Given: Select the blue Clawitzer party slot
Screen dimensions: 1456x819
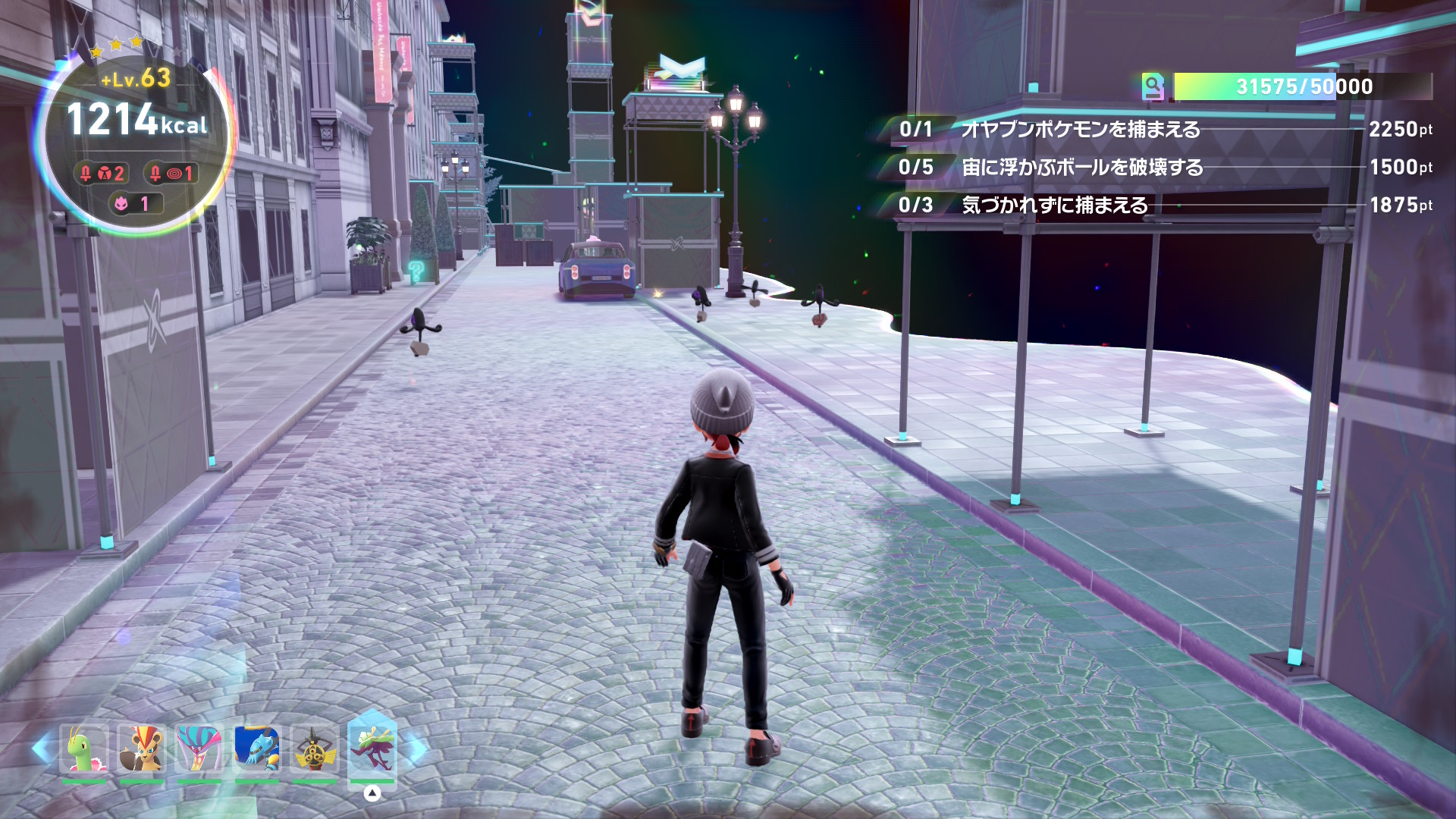Looking at the screenshot, I should 257,749.
